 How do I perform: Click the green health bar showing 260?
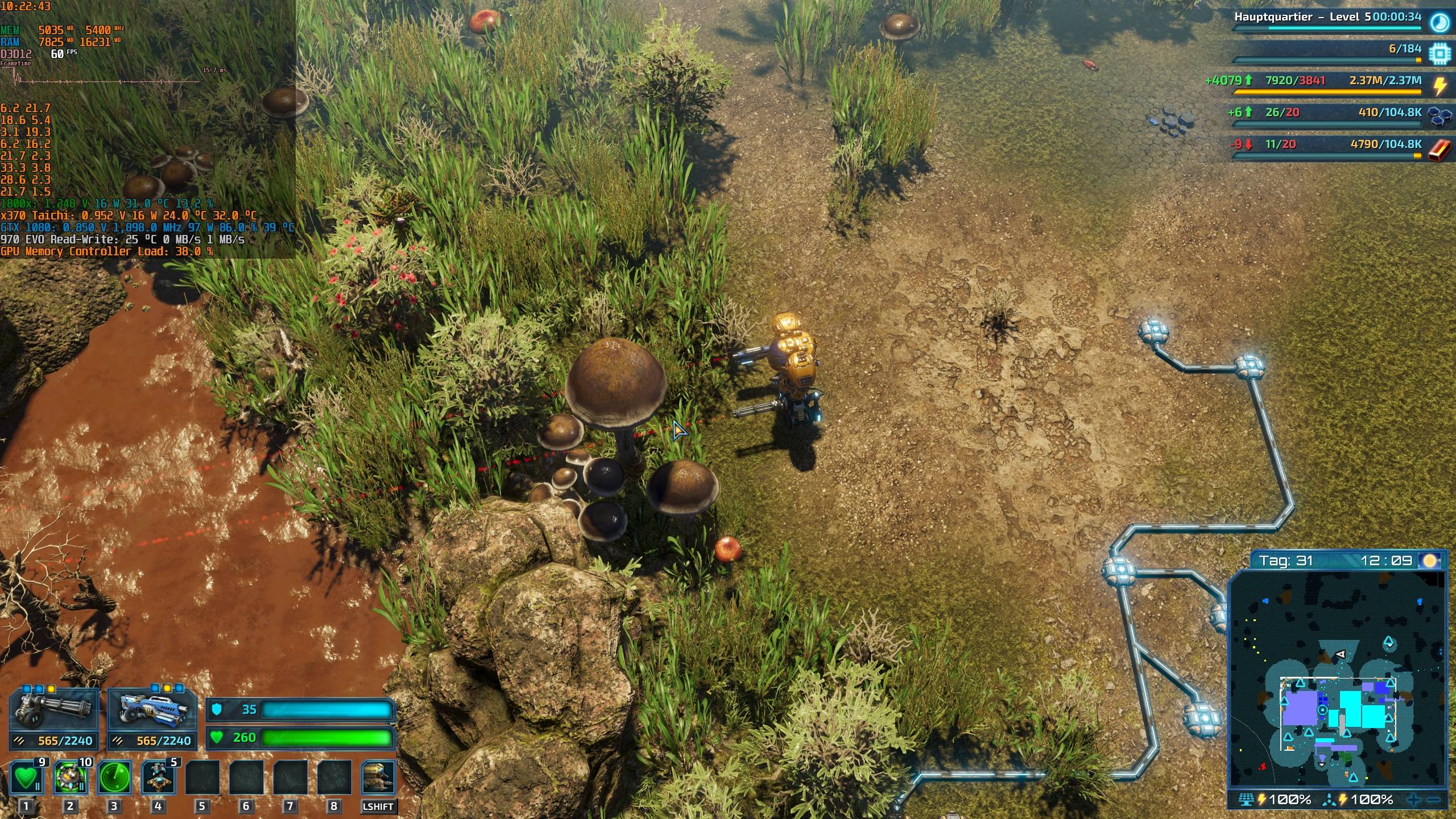point(318,738)
